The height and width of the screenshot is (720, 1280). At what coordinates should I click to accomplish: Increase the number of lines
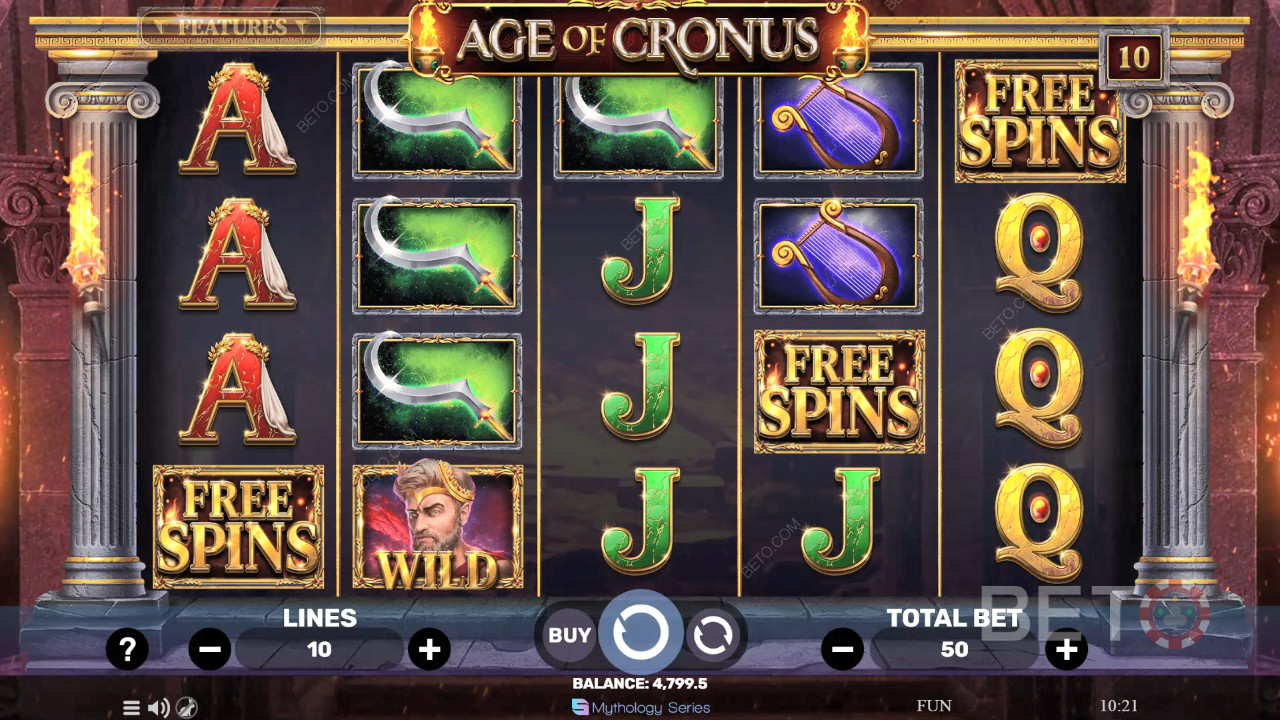(x=429, y=650)
